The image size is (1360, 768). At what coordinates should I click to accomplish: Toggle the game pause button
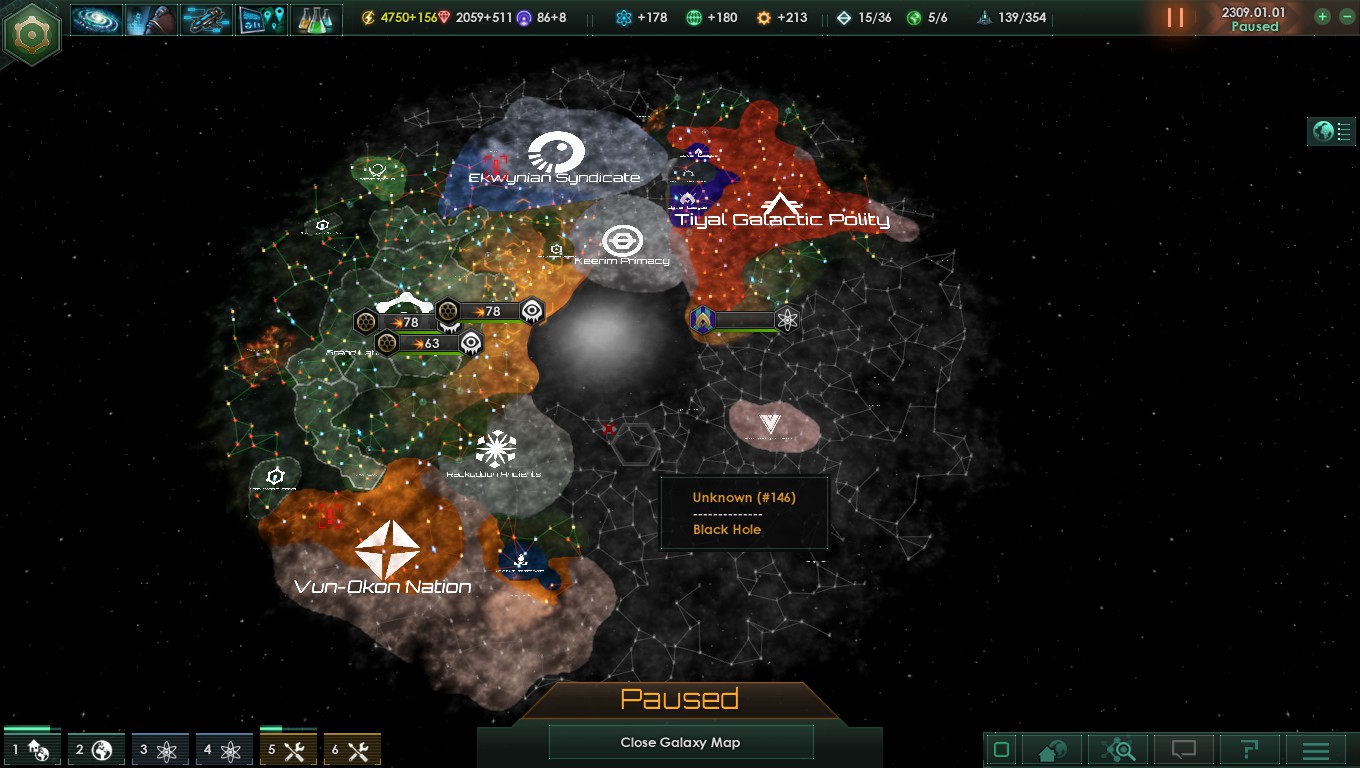coord(1175,18)
